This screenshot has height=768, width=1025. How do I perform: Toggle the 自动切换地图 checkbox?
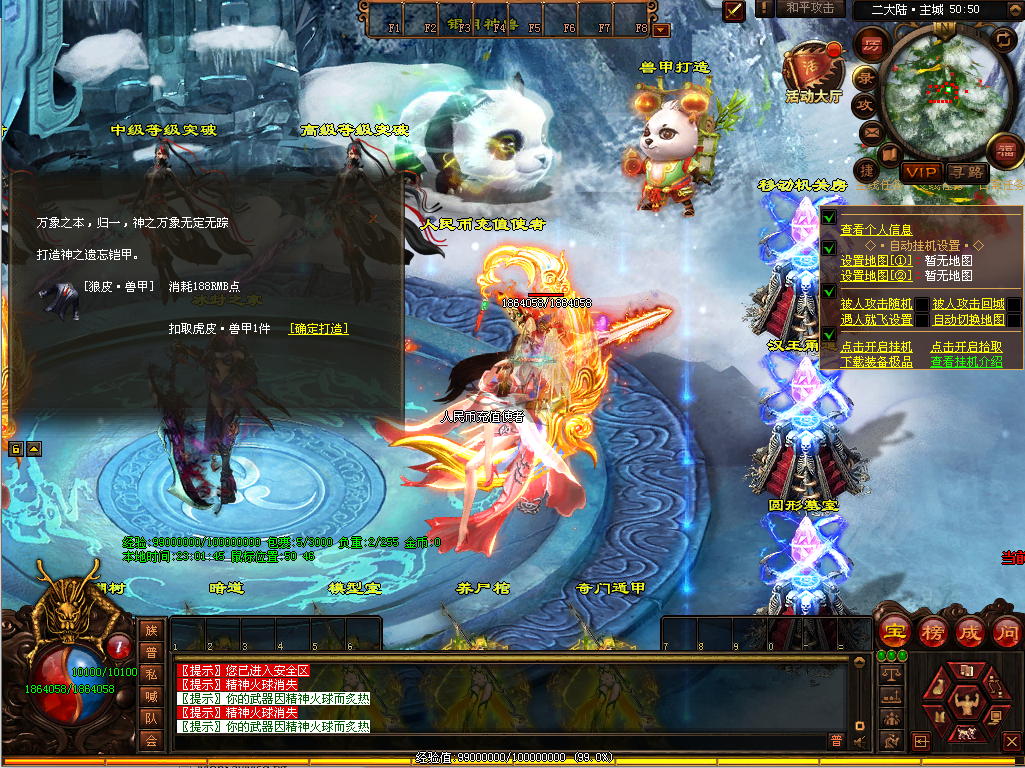point(1013,320)
